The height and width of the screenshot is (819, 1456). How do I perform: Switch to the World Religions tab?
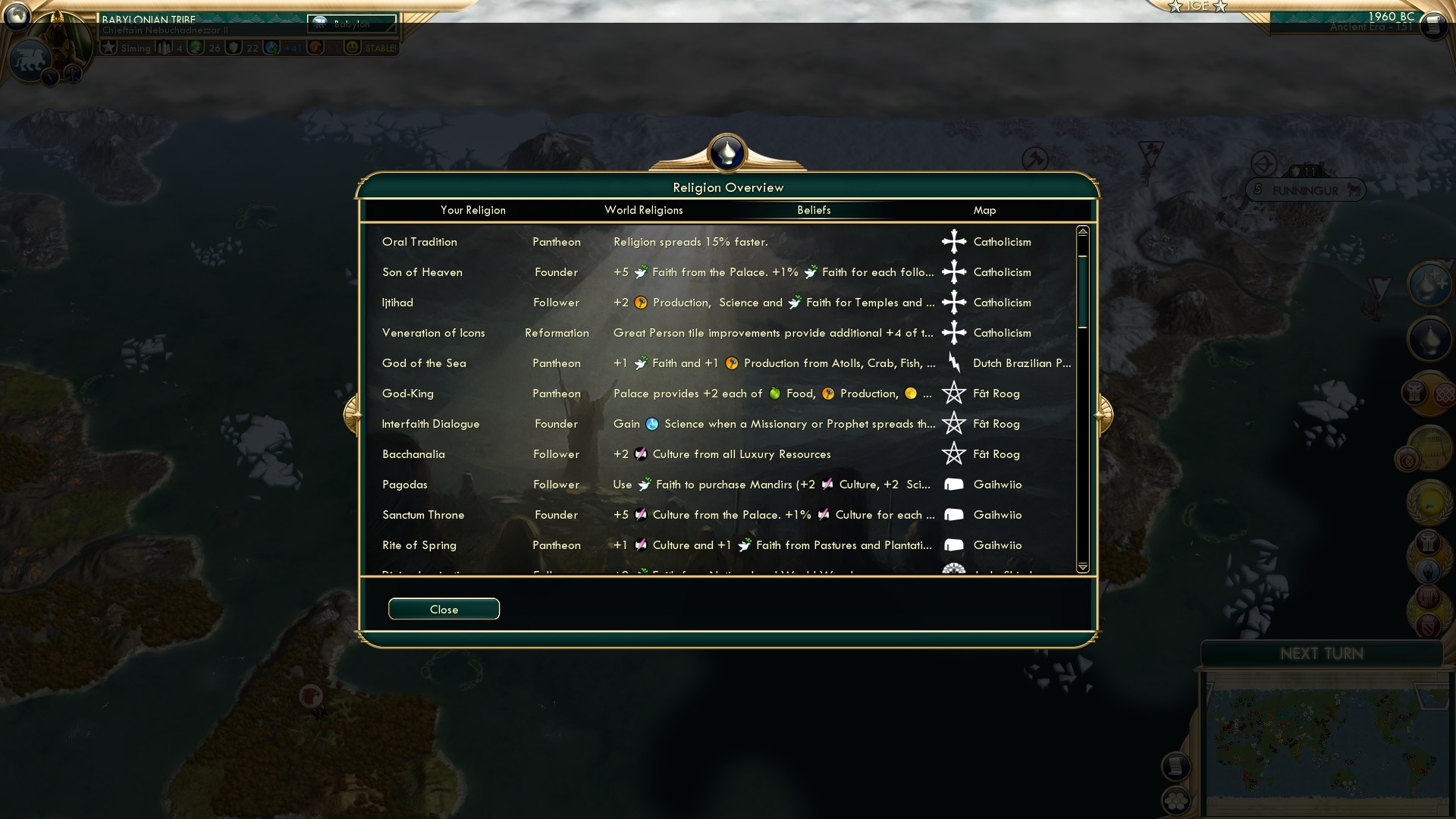click(x=643, y=210)
